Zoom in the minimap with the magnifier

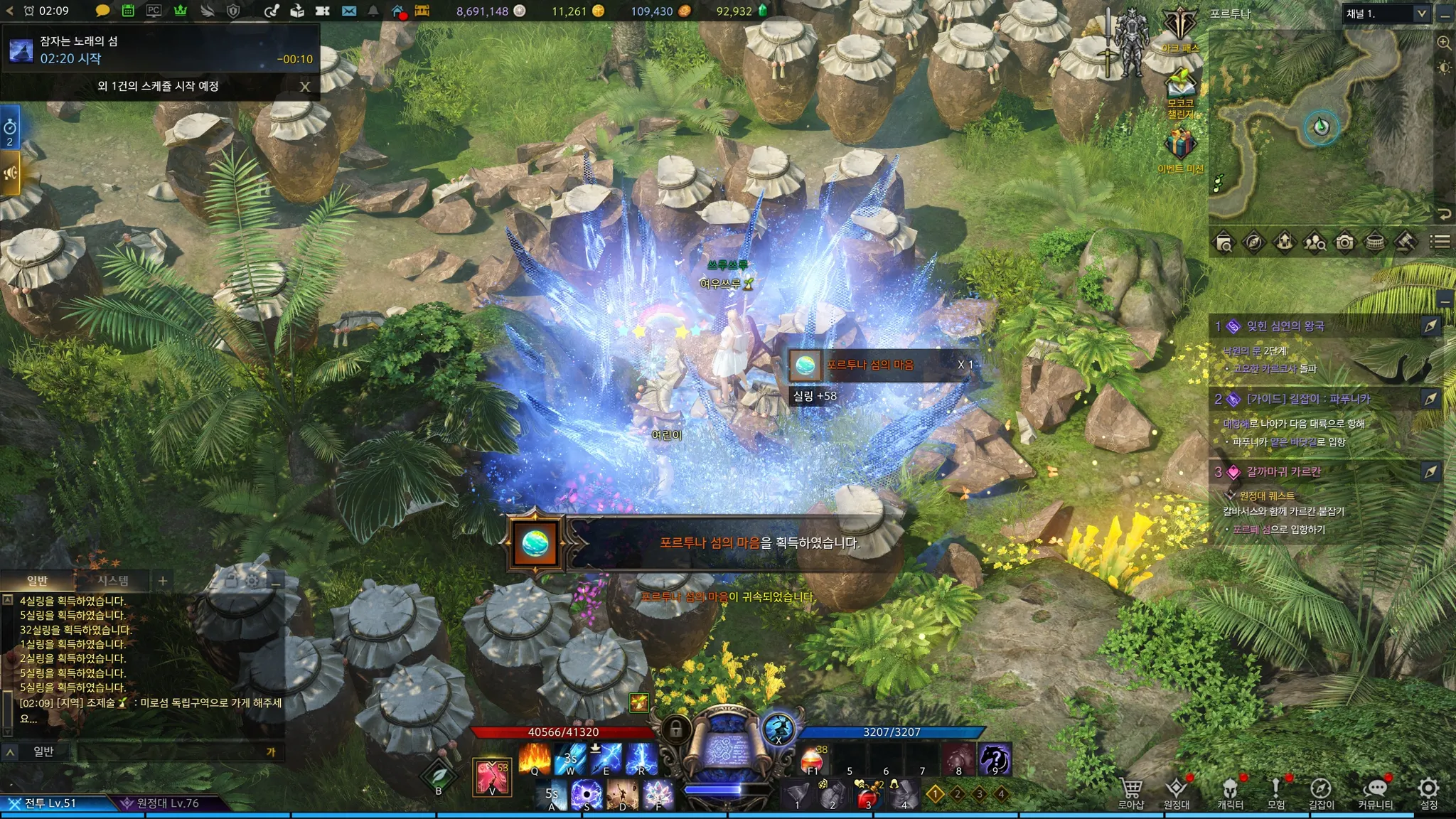pyautogui.click(x=1444, y=43)
